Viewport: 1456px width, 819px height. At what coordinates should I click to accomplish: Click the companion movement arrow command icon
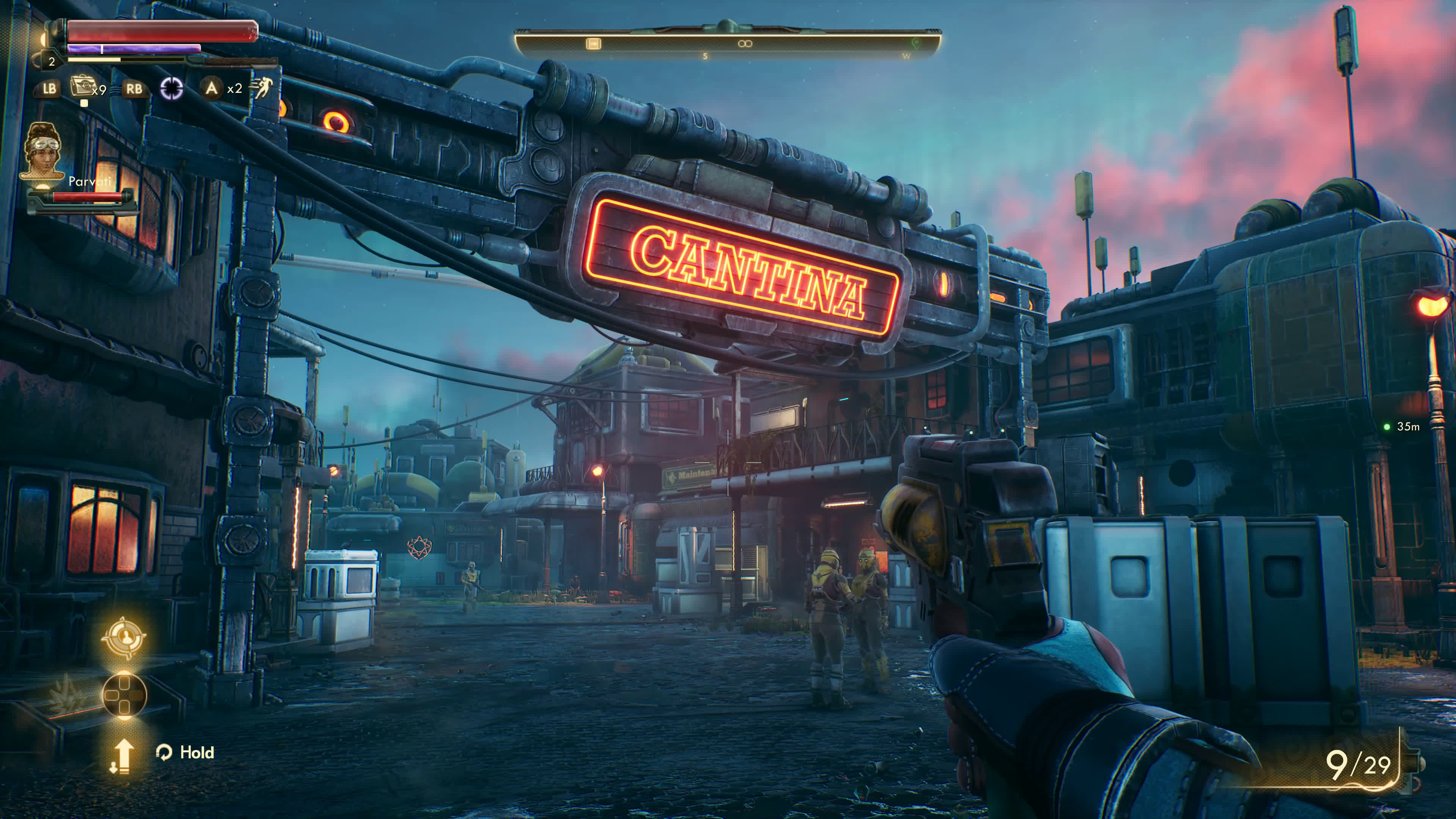[x=121, y=756]
